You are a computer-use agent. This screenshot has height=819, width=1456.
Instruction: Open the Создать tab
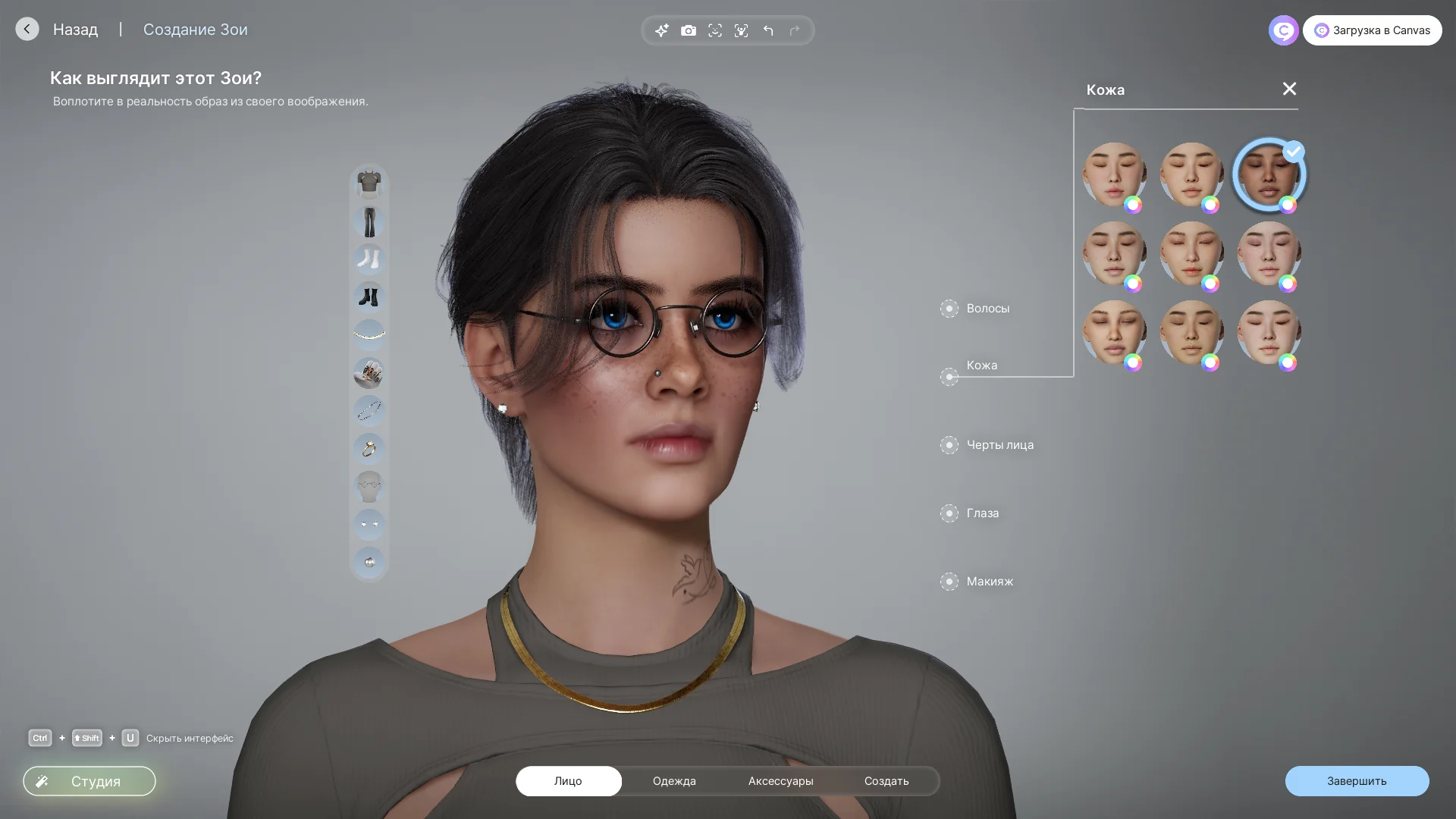(x=886, y=781)
